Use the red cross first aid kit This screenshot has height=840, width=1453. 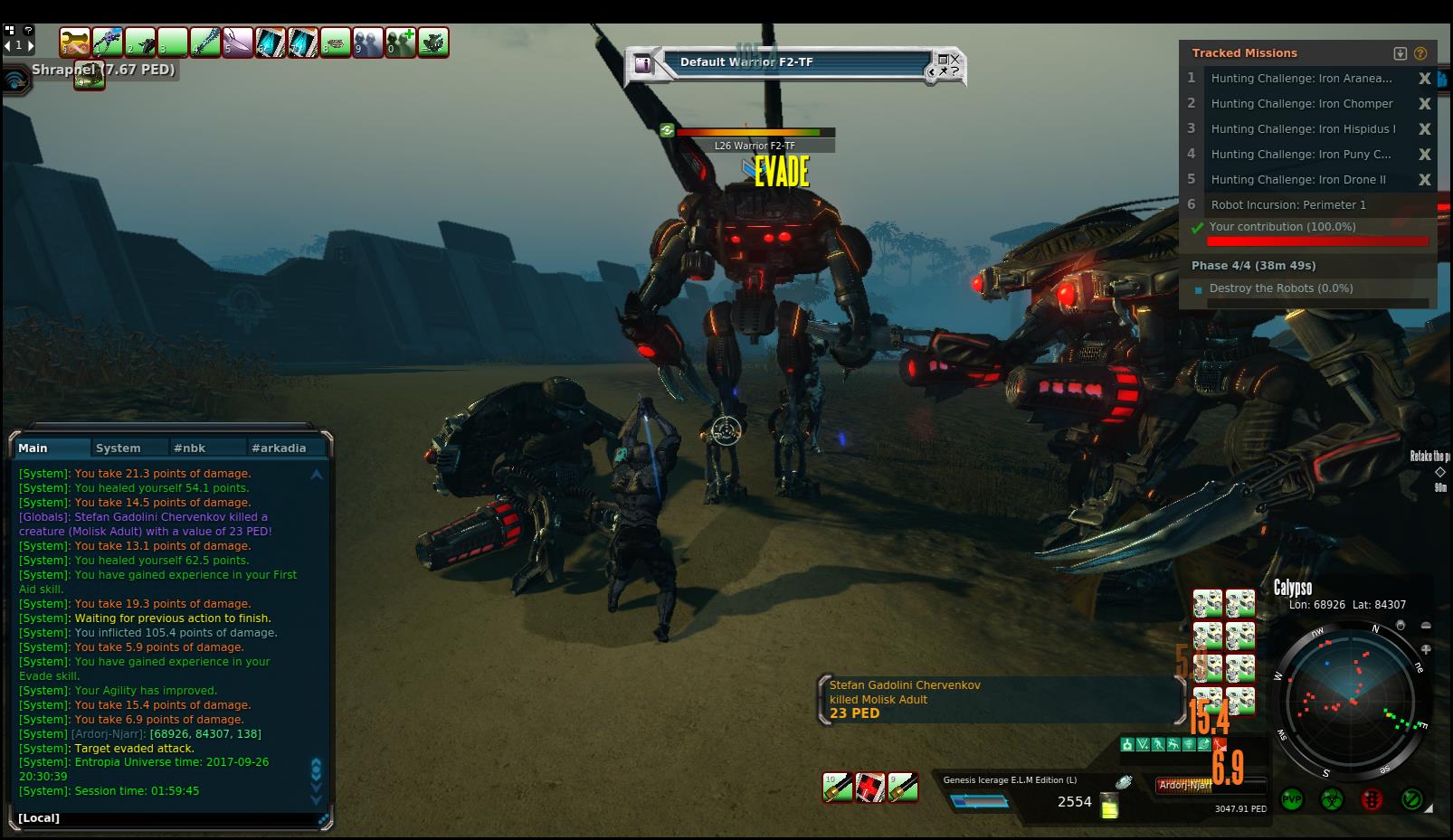point(870,788)
